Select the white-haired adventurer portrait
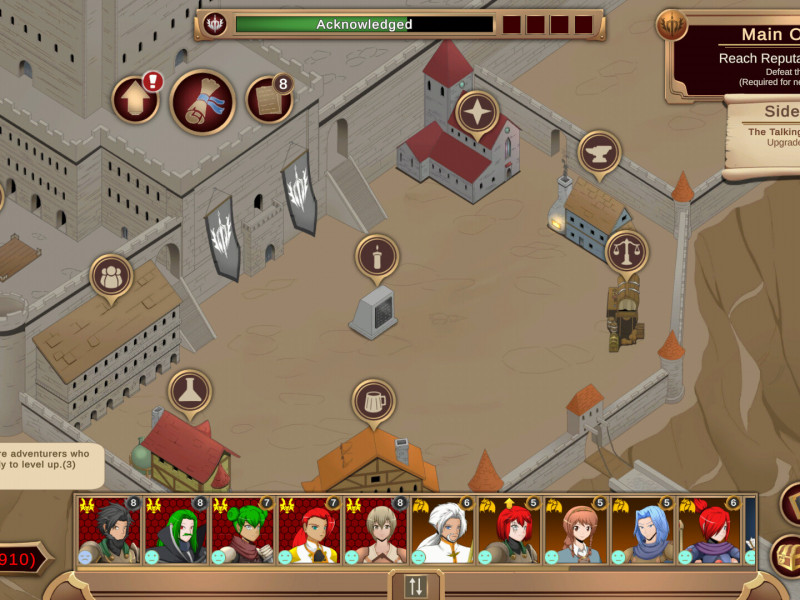This screenshot has width=800, height=600. click(443, 530)
